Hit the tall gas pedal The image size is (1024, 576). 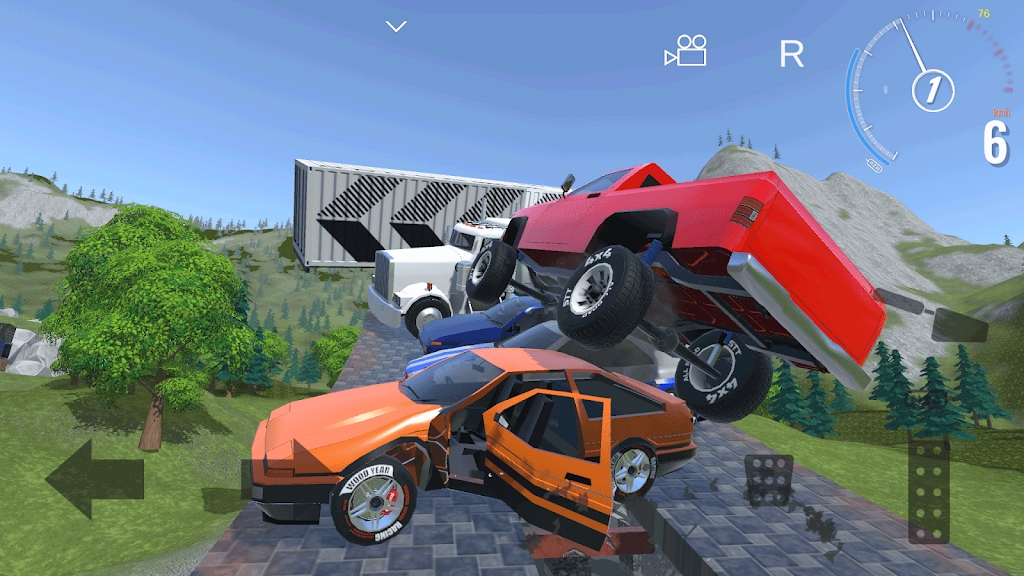click(x=928, y=492)
